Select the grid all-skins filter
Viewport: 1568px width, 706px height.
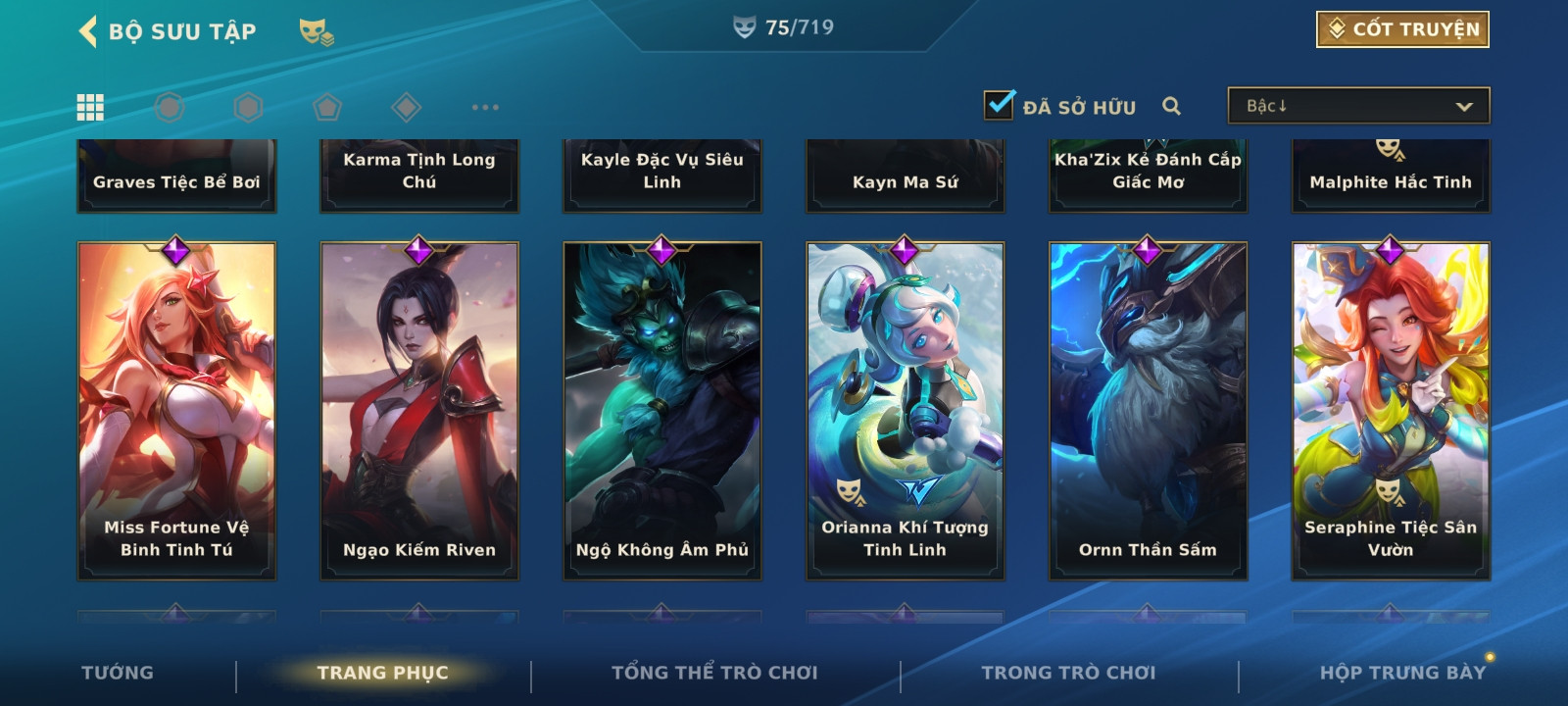click(x=90, y=107)
